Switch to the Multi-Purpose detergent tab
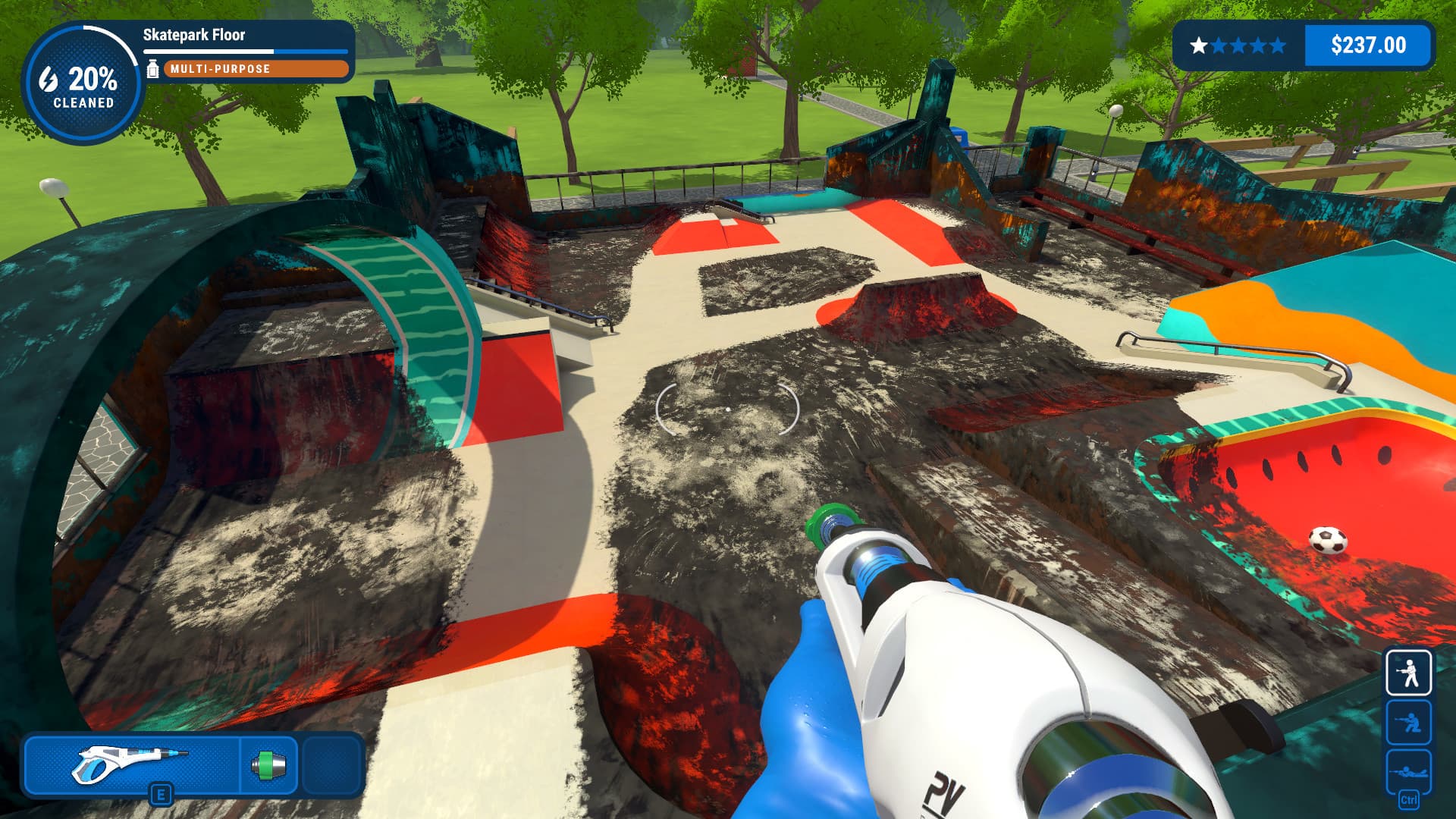 (x=255, y=69)
